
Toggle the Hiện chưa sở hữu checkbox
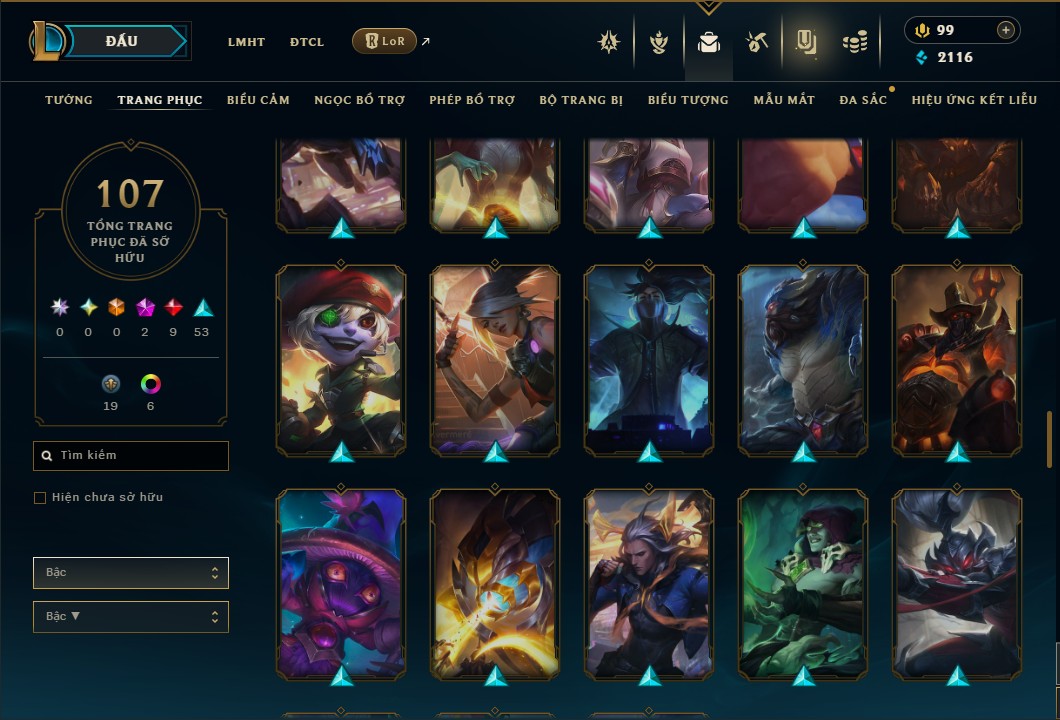click(x=40, y=498)
